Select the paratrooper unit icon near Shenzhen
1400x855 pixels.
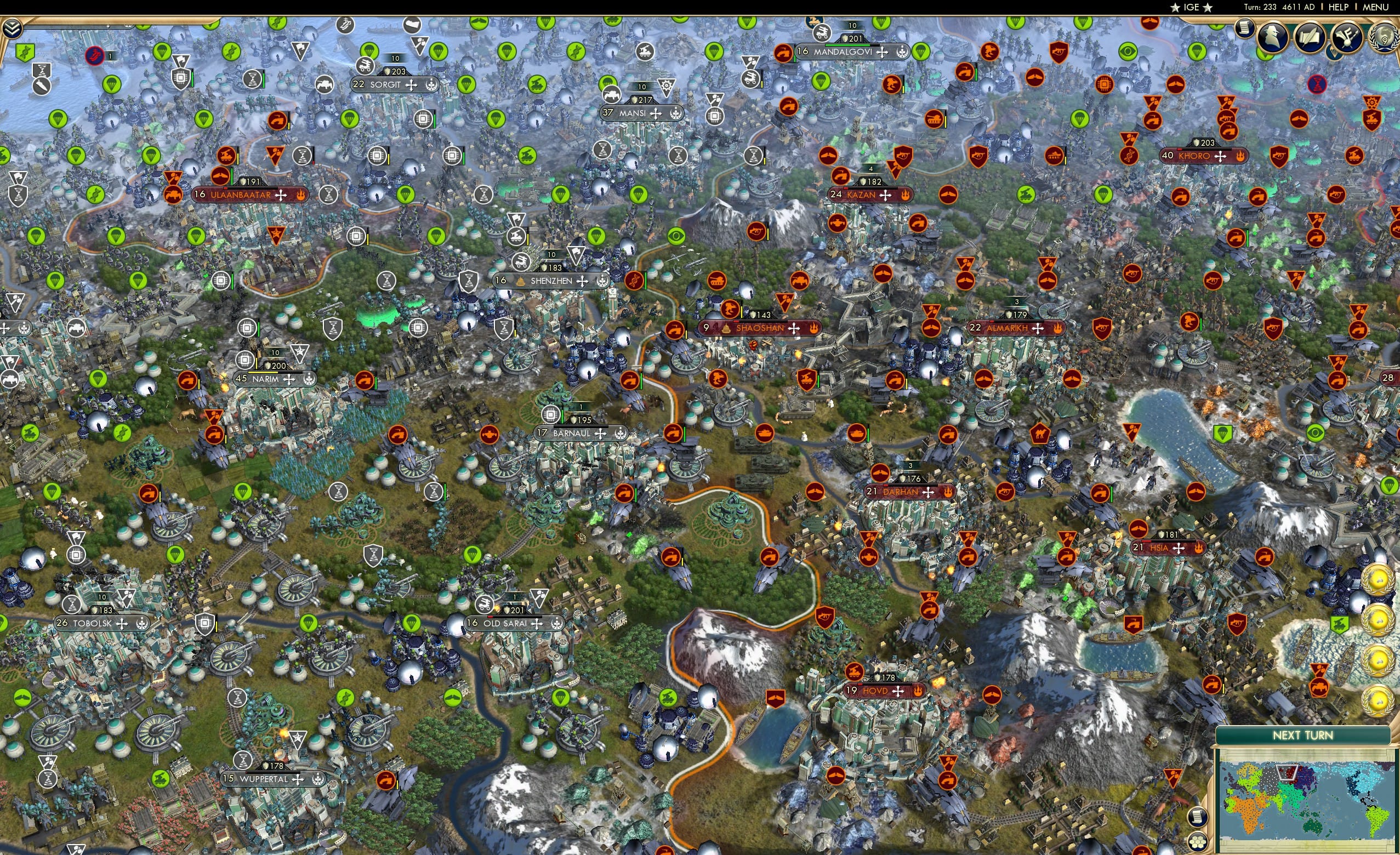pos(596,236)
